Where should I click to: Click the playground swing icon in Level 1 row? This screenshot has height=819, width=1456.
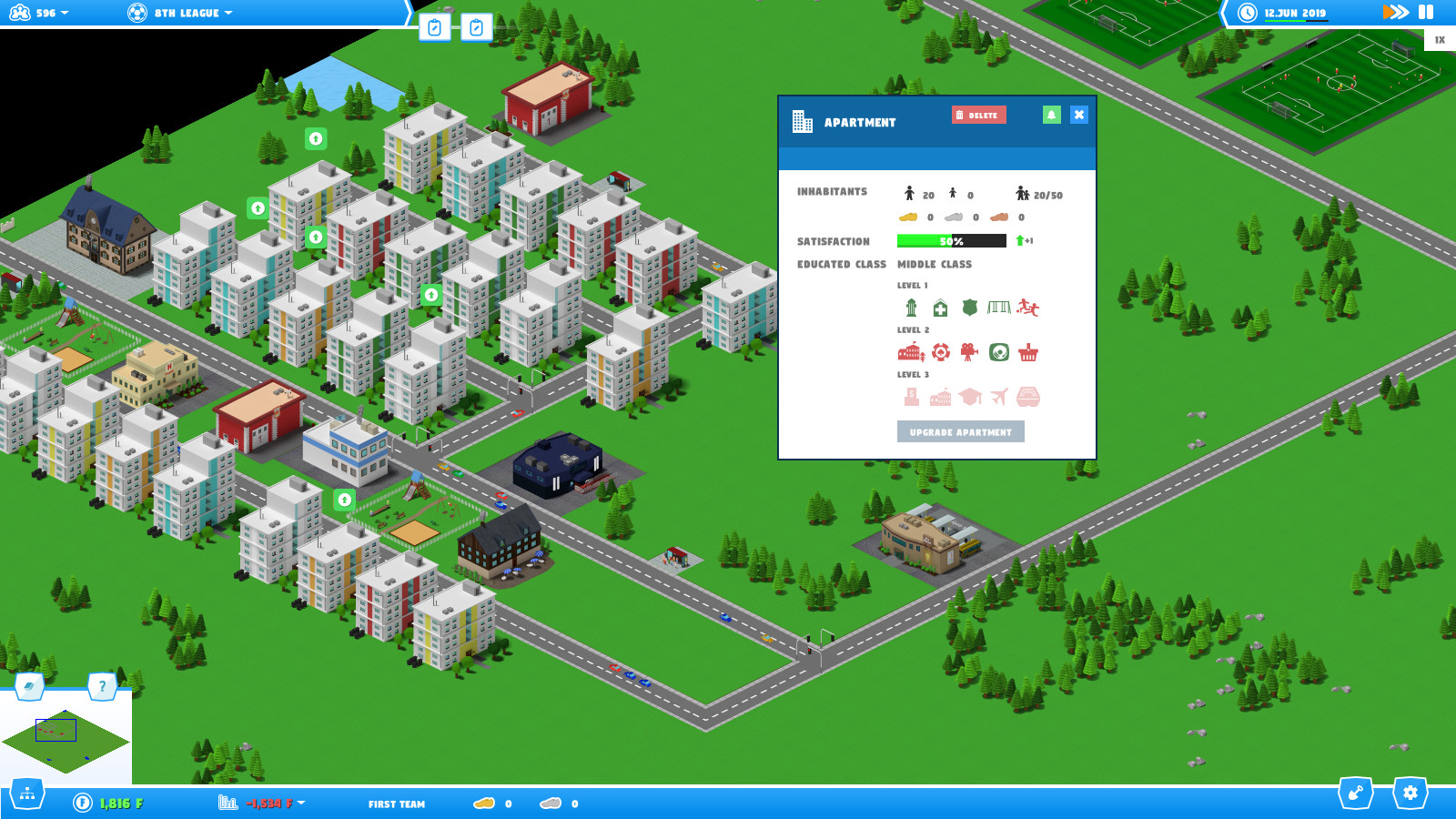tap(999, 308)
